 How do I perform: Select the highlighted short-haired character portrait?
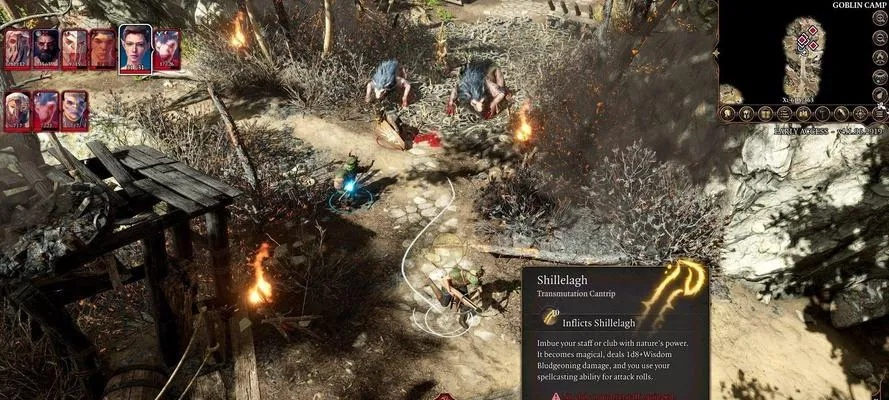click(135, 49)
